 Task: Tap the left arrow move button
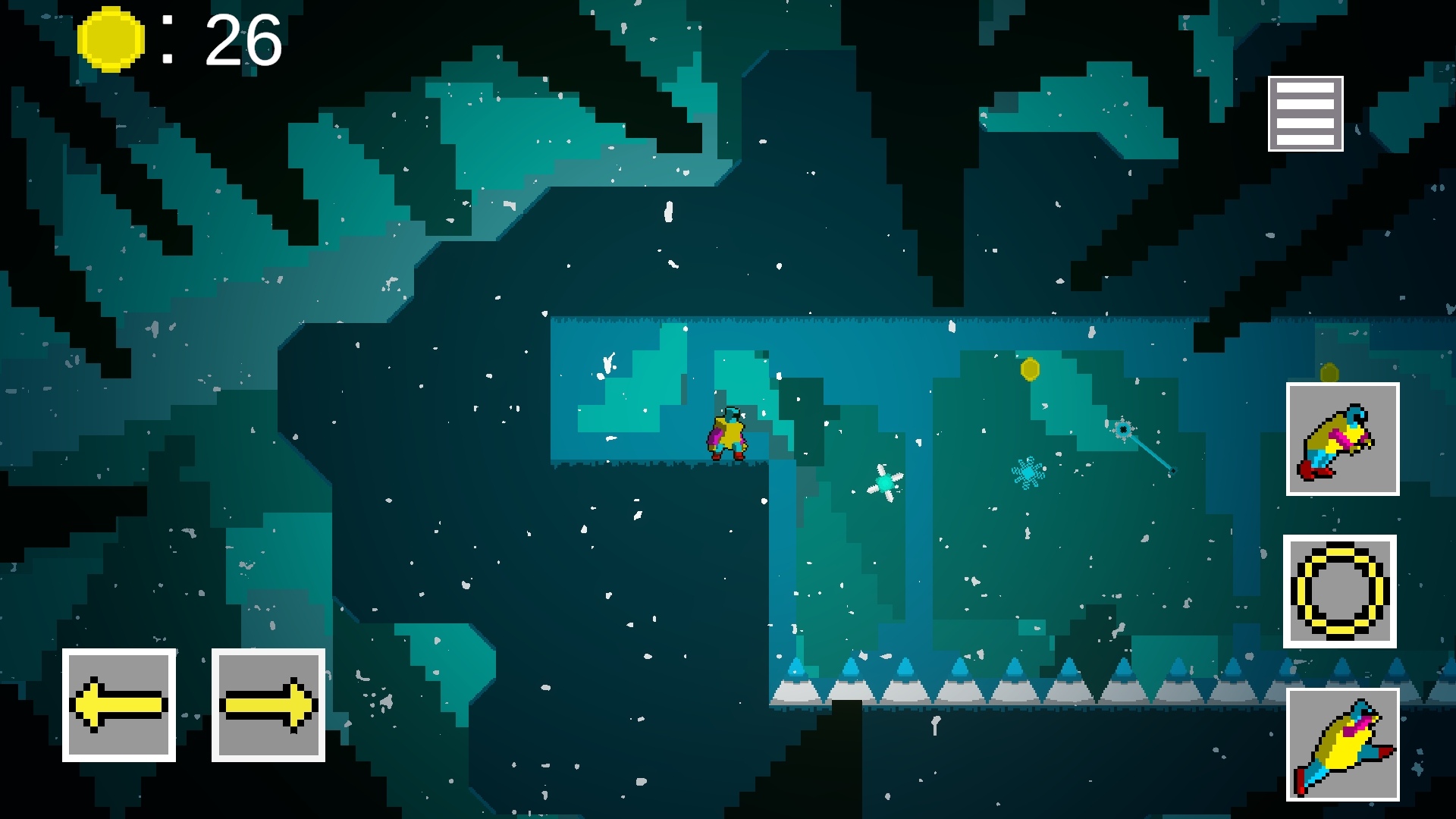(x=119, y=705)
